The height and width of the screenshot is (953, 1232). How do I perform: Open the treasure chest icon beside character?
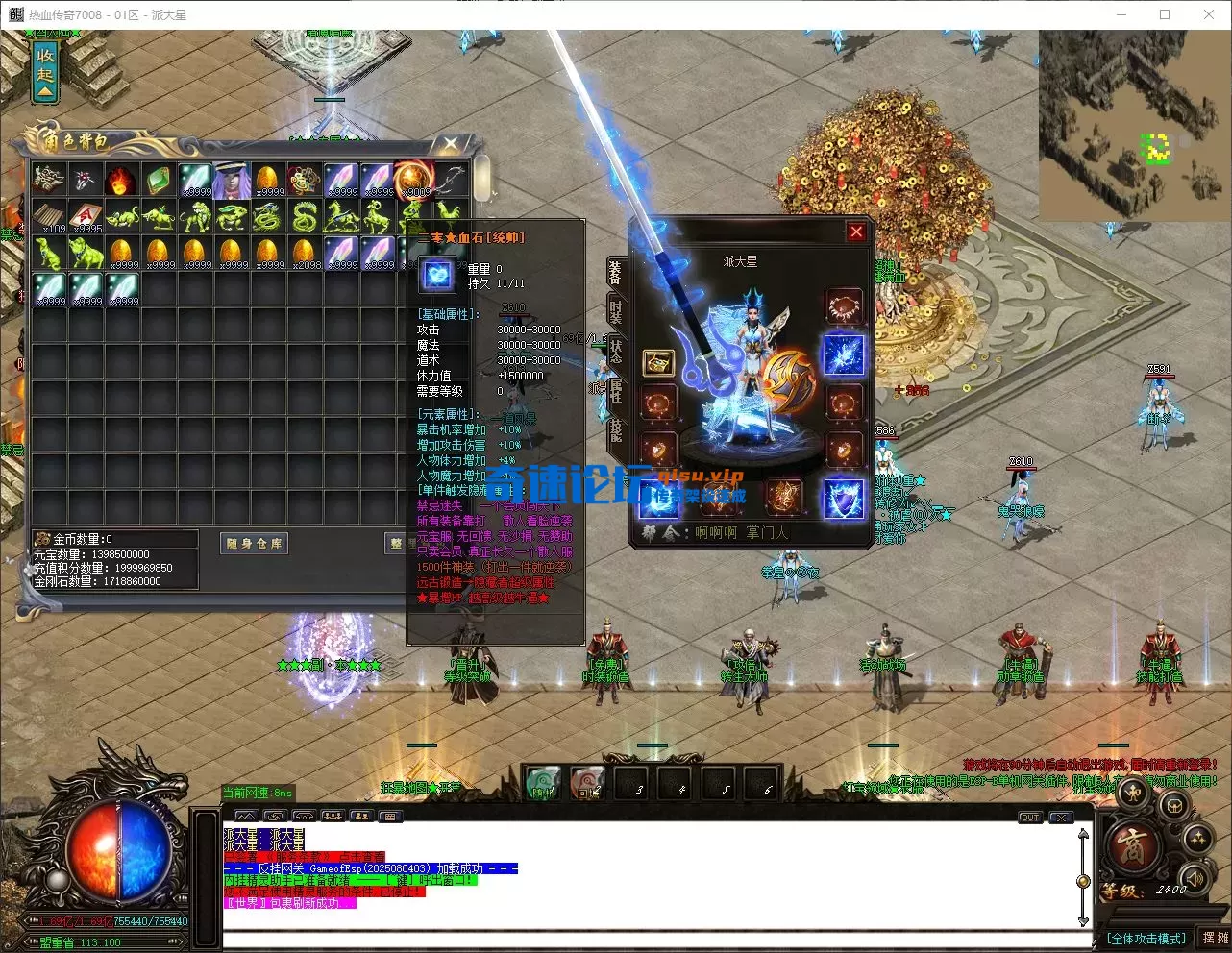(x=658, y=363)
